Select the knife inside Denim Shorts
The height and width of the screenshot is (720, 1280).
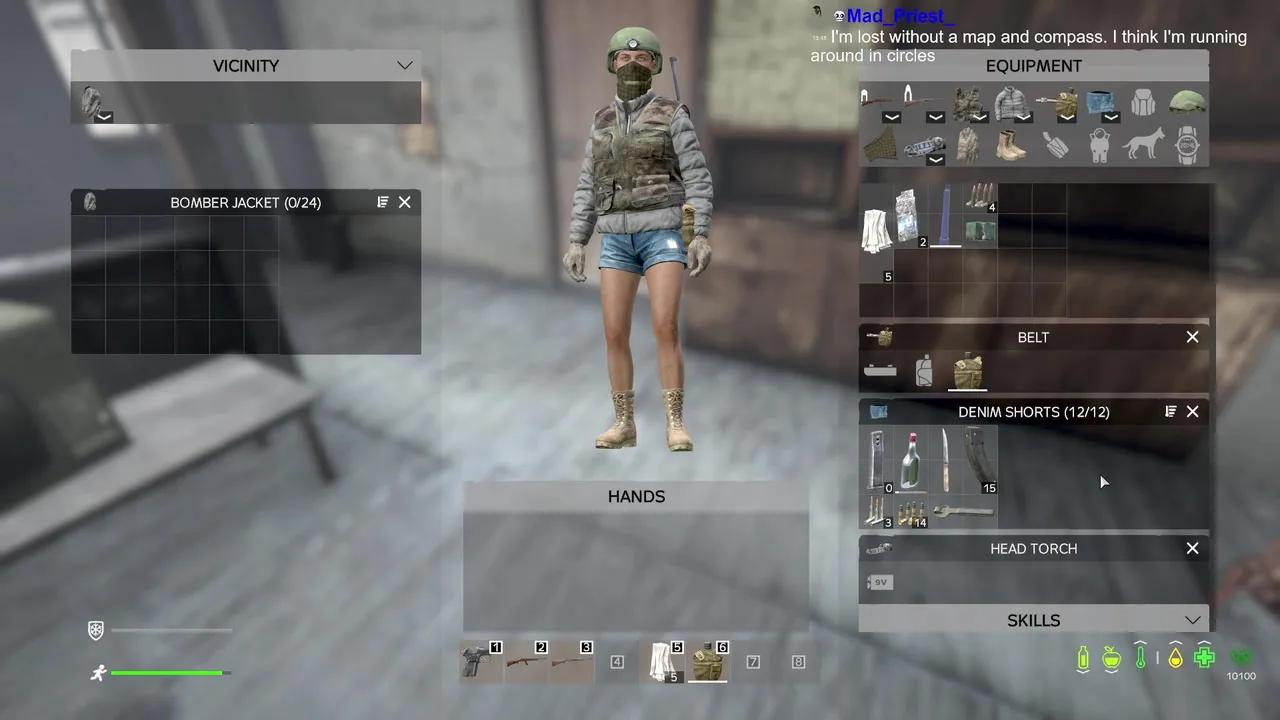coord(945,460)
